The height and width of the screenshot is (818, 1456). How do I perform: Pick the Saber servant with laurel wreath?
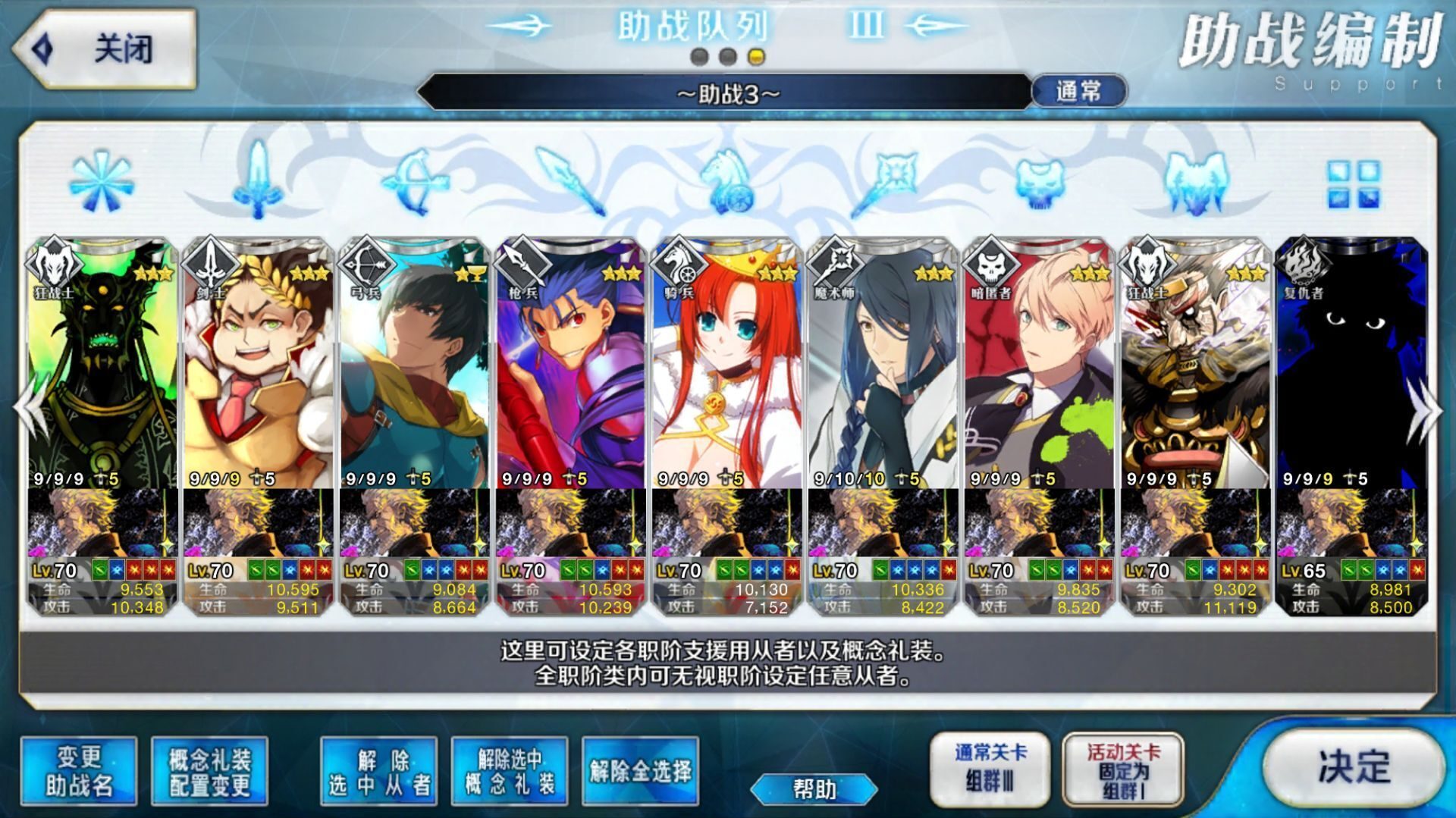click(259, 364)
